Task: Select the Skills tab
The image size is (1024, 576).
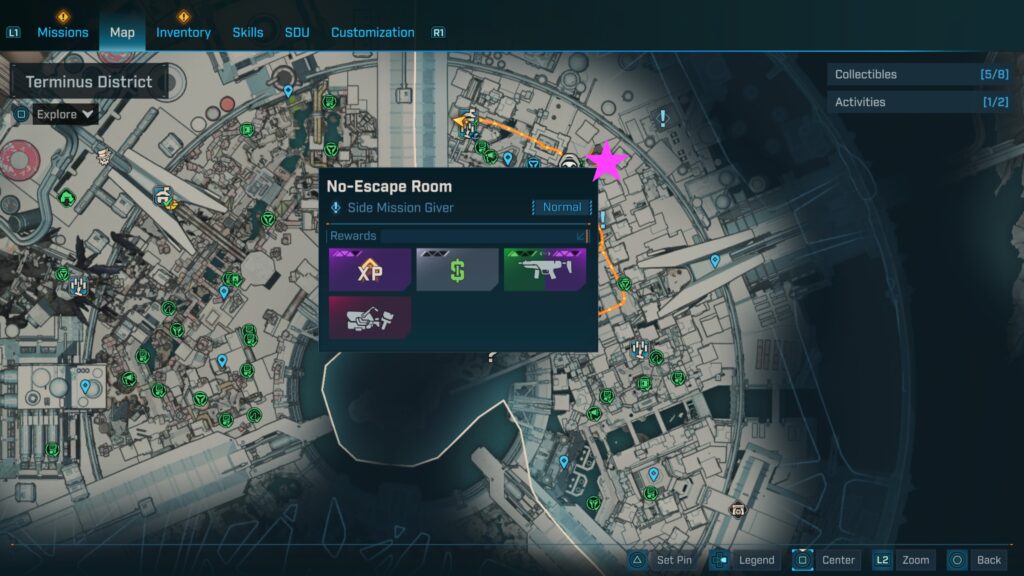Action: [x=248, y=32]
